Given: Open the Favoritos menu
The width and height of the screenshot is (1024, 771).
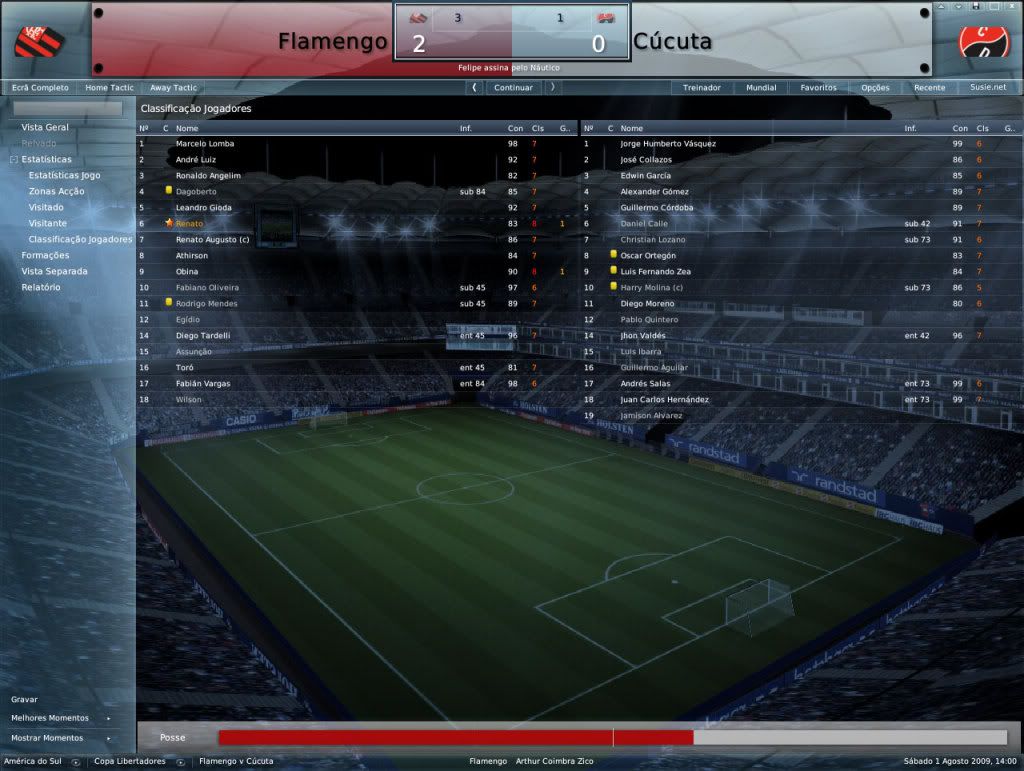Looking at the screenshot, I should 818,88.
